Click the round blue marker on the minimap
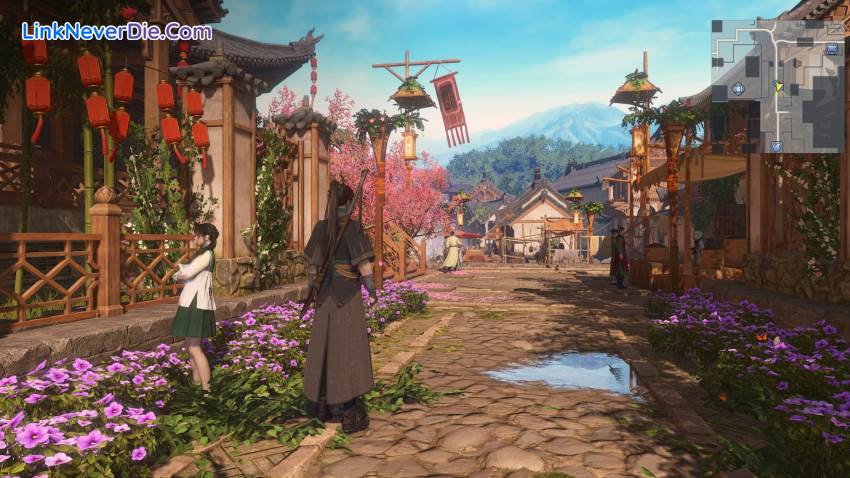 click(x=738, y=88)
